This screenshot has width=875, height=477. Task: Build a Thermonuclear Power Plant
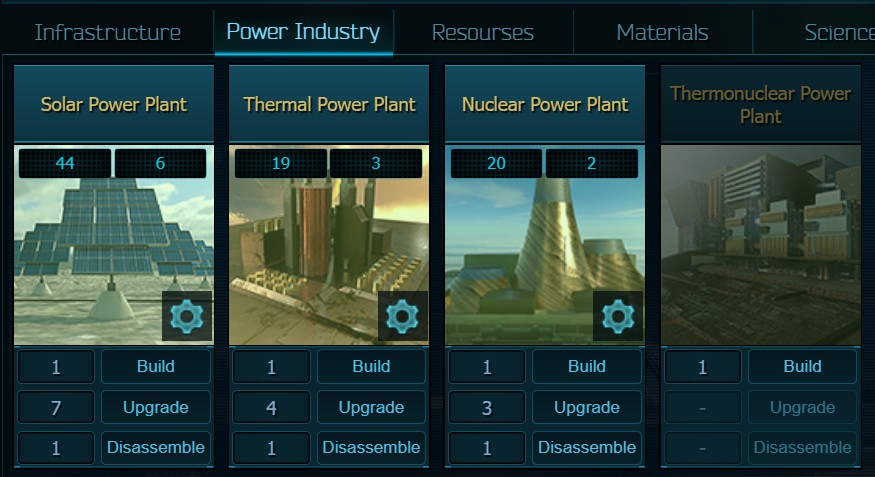[x=802, y=367]
